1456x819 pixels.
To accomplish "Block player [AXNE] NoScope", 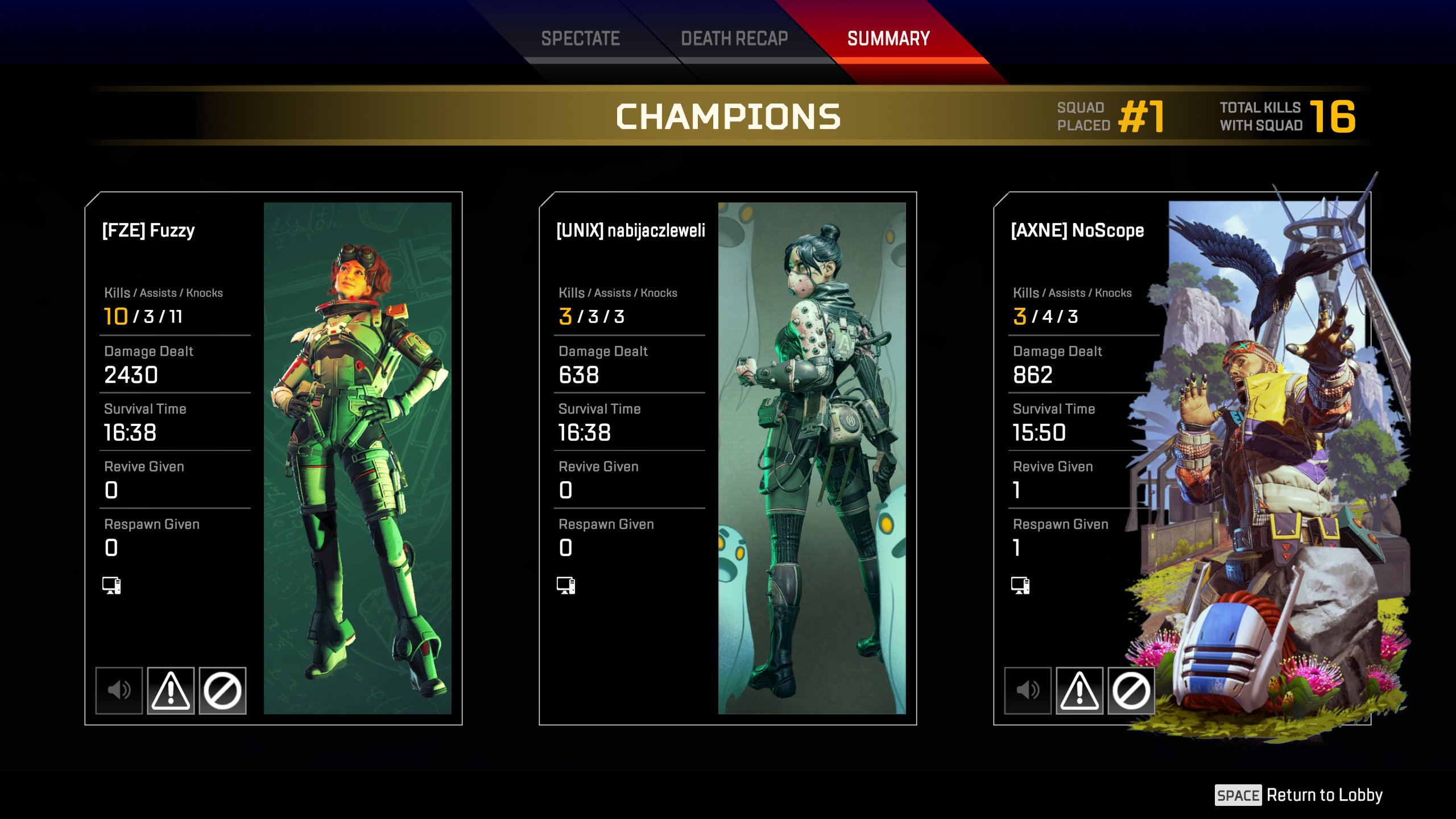I will (1131, 690).
